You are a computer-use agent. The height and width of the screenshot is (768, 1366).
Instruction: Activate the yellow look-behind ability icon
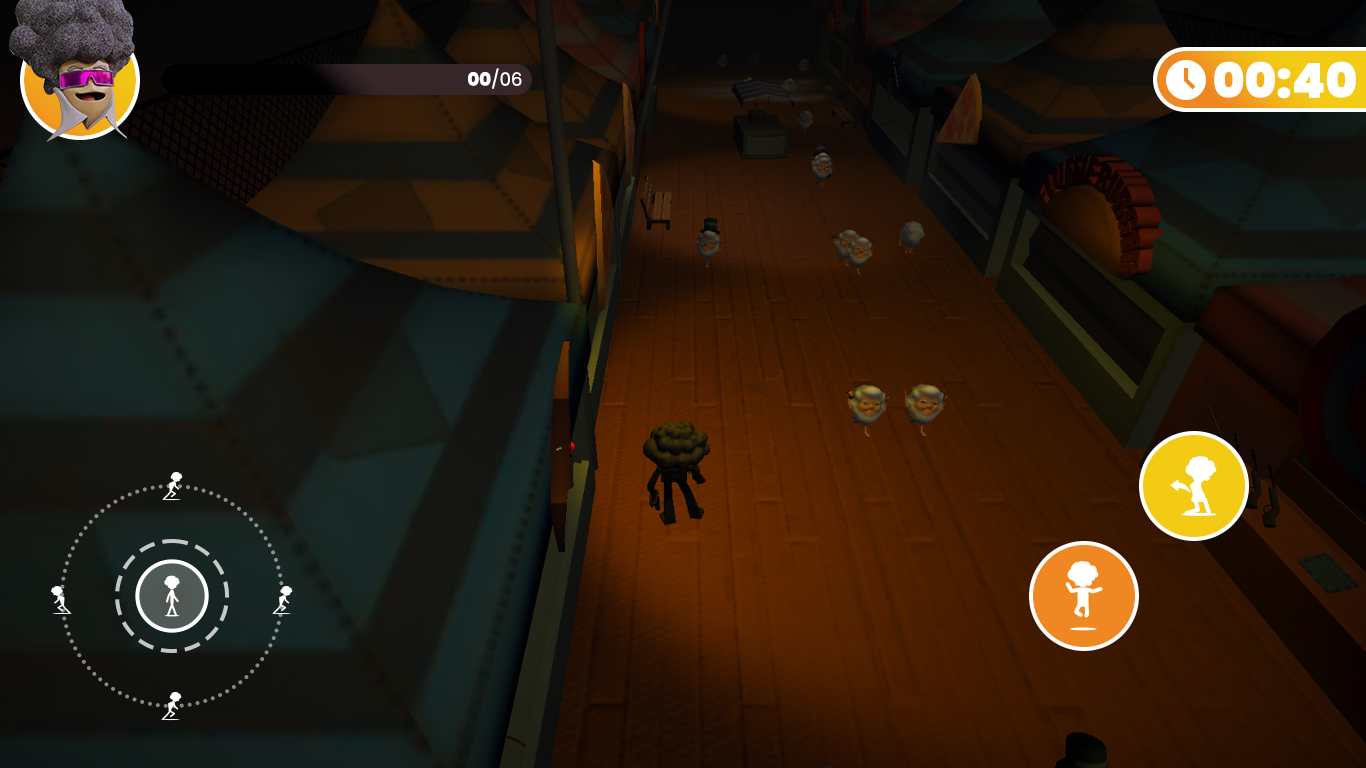tap(1194, 485)
